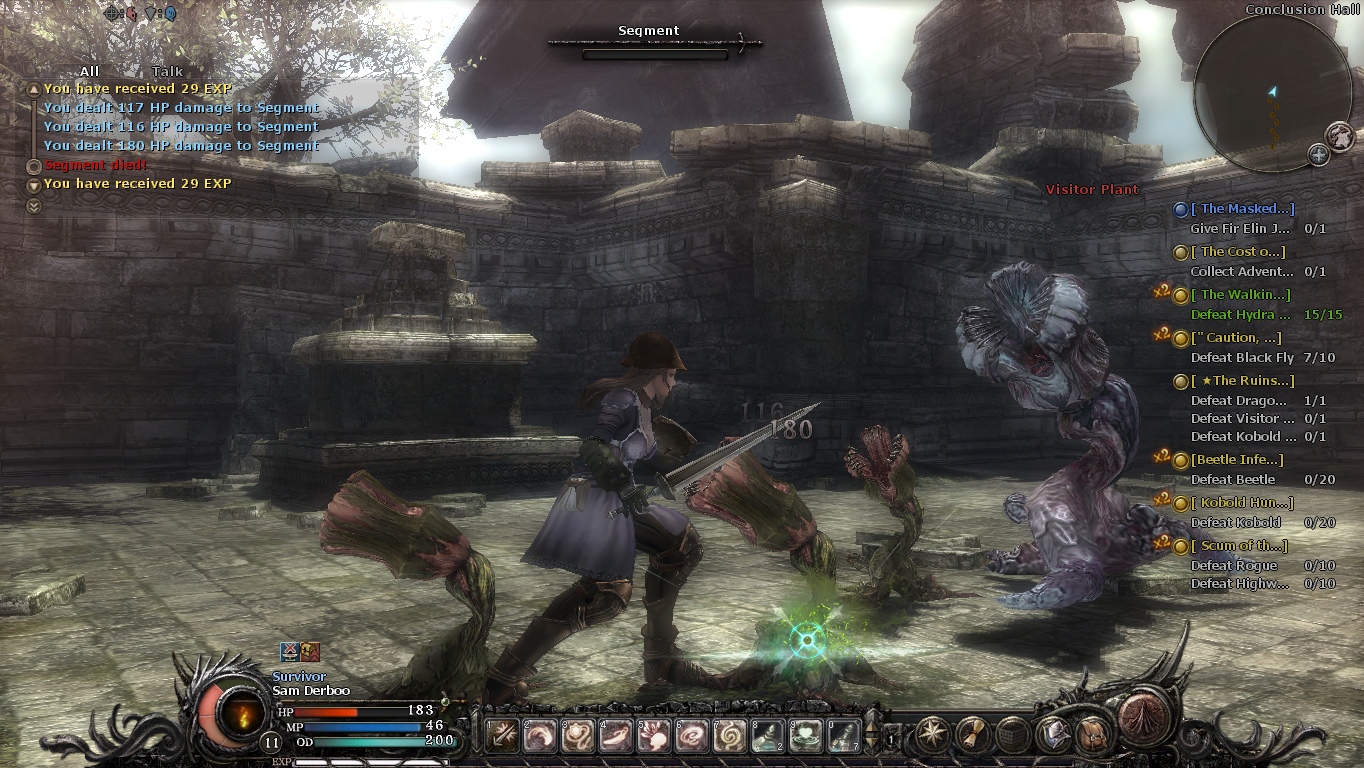Use the flower burst skill in slot 5
Screen dimensions: 1364x768
tap(654, 736)
